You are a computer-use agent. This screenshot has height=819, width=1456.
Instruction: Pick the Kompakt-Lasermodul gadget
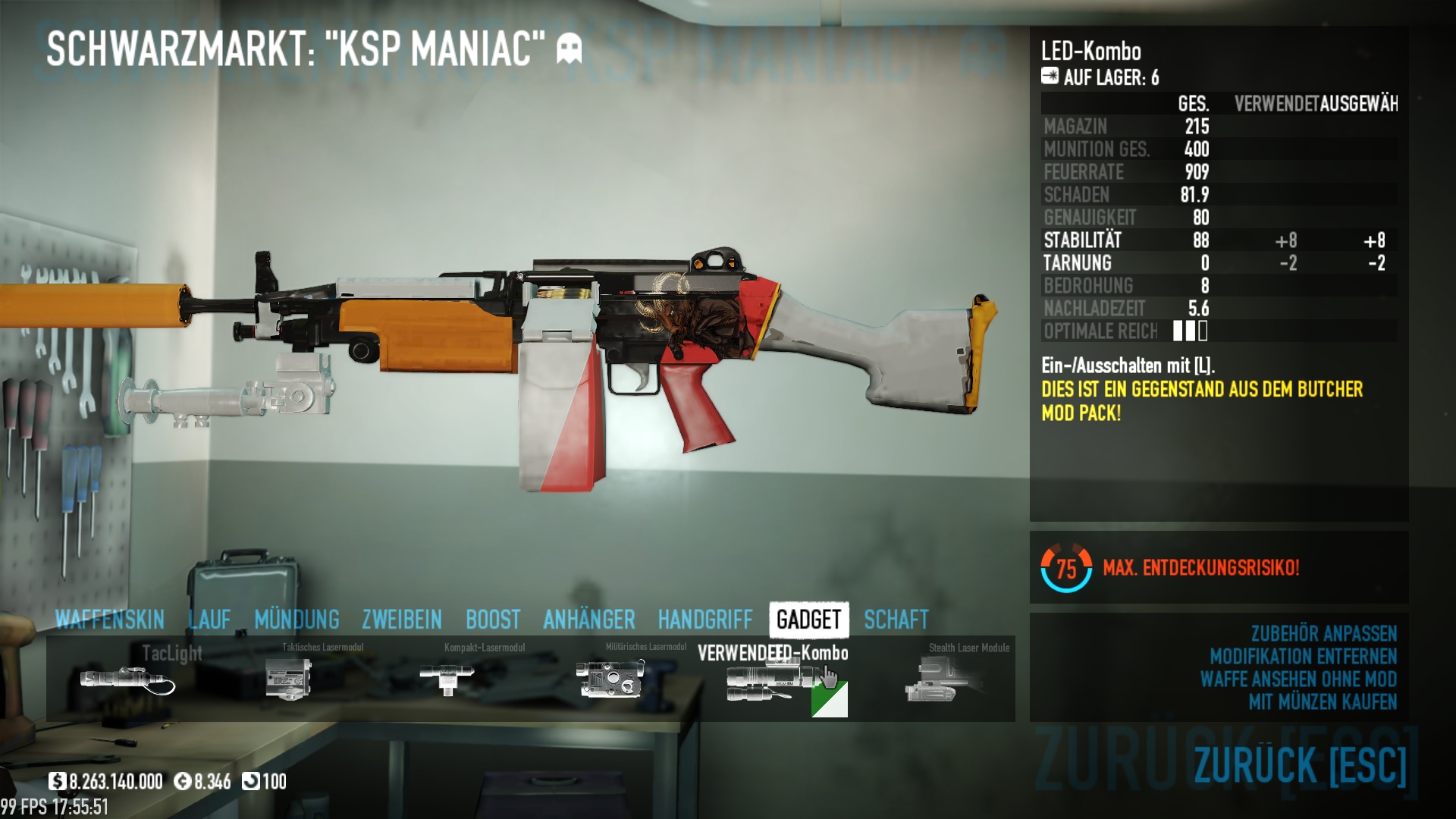447,679
